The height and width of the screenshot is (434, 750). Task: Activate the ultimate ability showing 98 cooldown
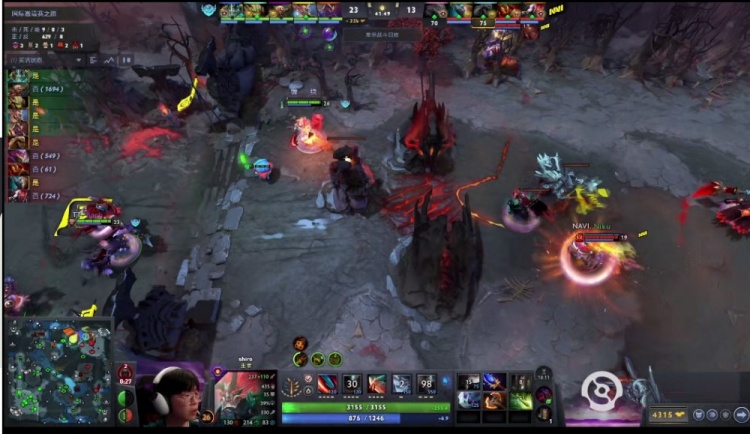426,384
